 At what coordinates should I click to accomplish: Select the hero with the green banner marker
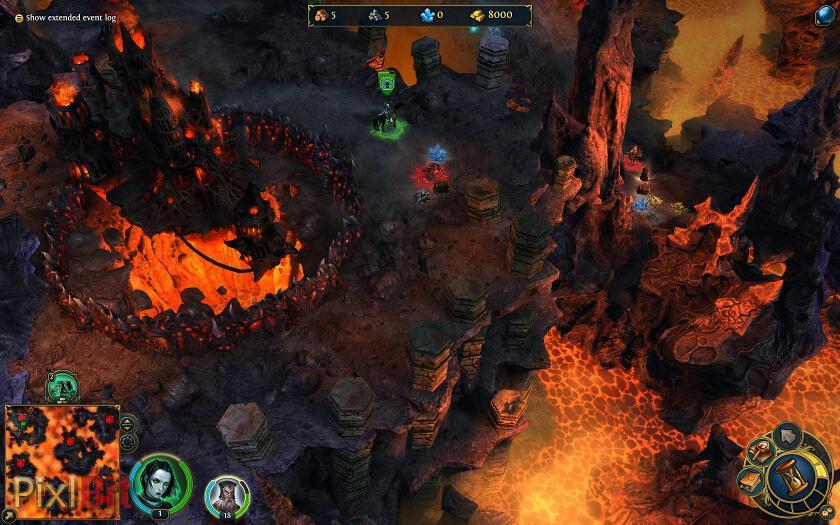[x=386, y=120]
